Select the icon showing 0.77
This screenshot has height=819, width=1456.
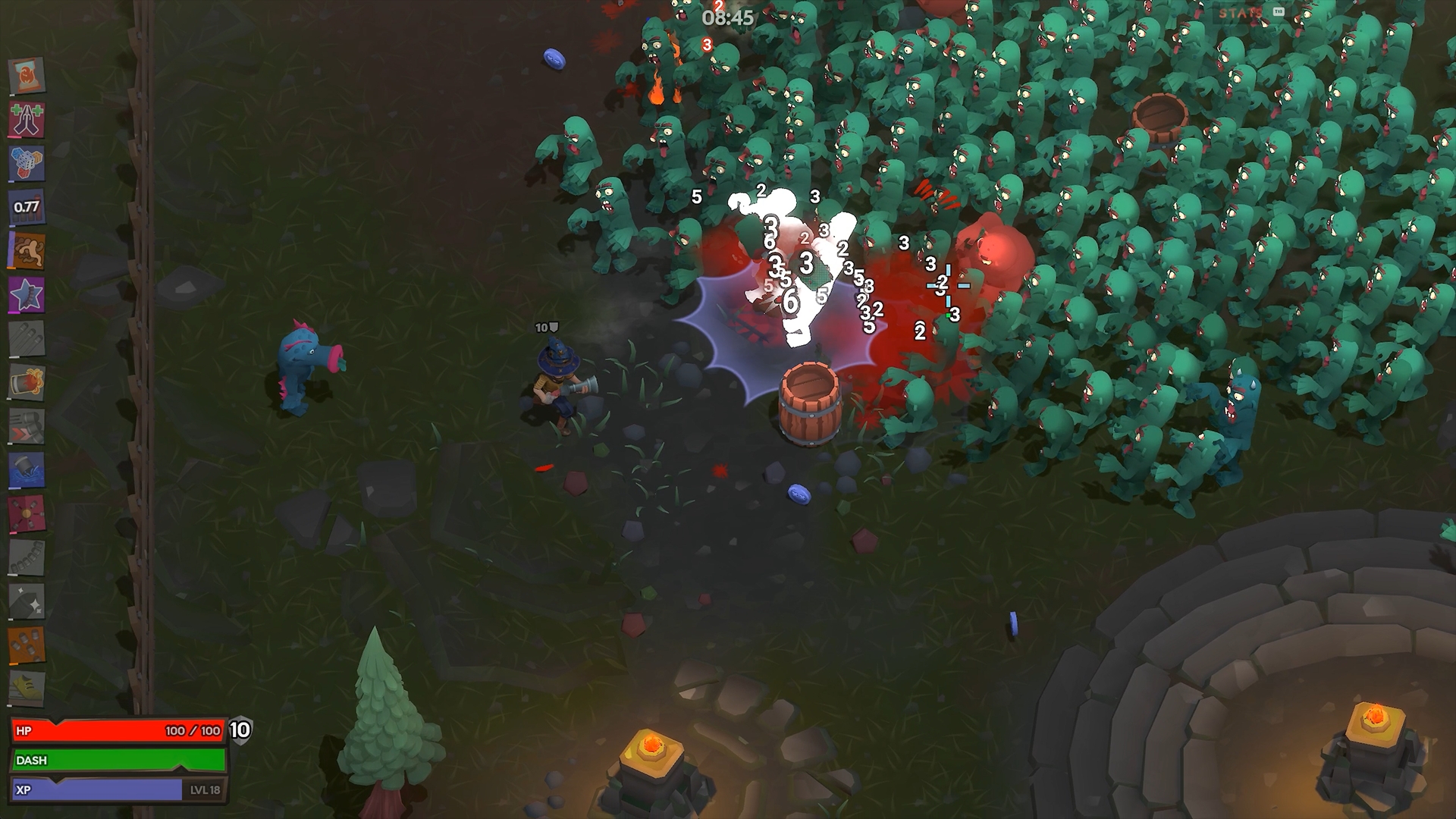tap(27, 206)
